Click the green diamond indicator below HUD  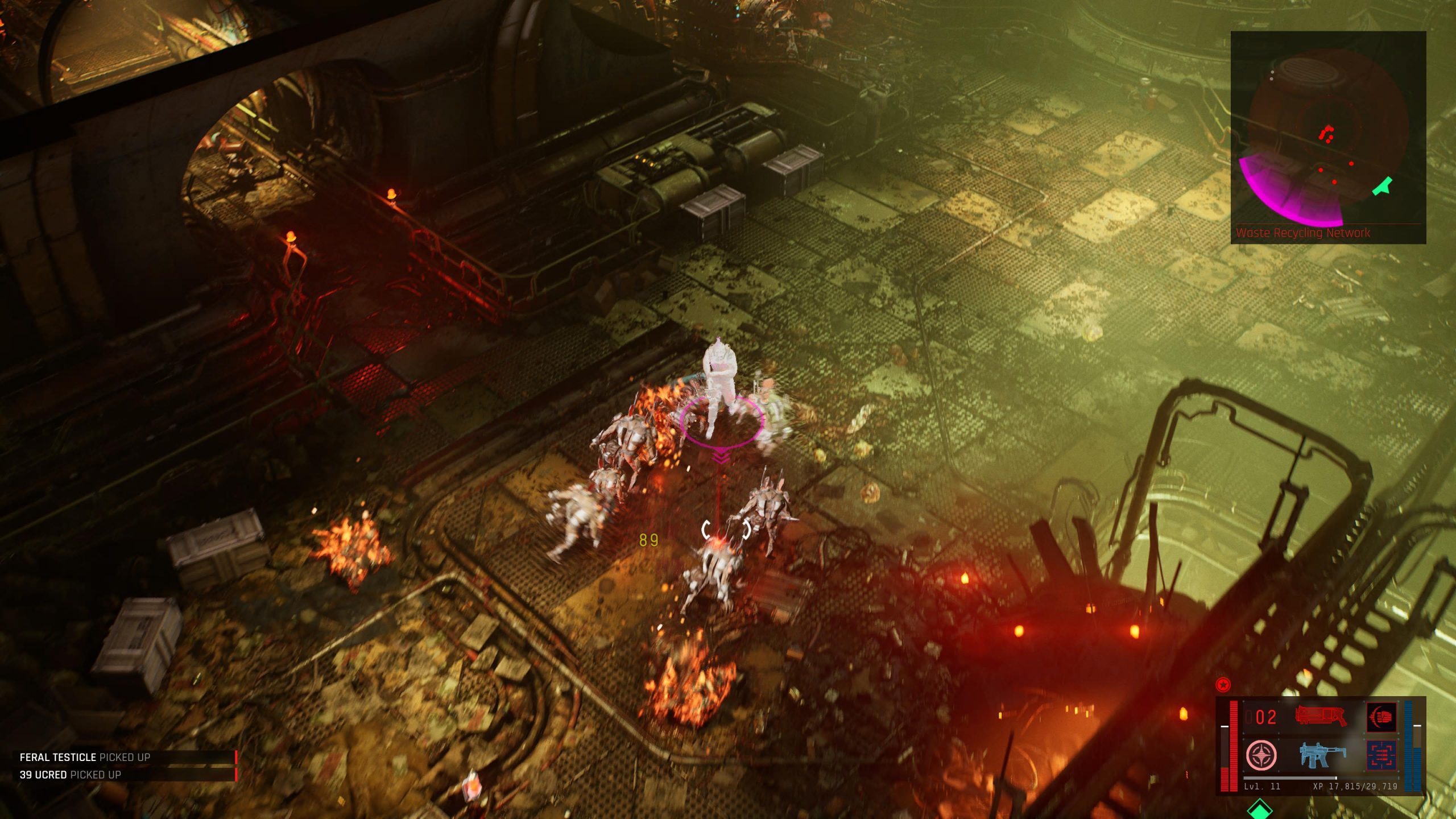[x=1259, y=809]
